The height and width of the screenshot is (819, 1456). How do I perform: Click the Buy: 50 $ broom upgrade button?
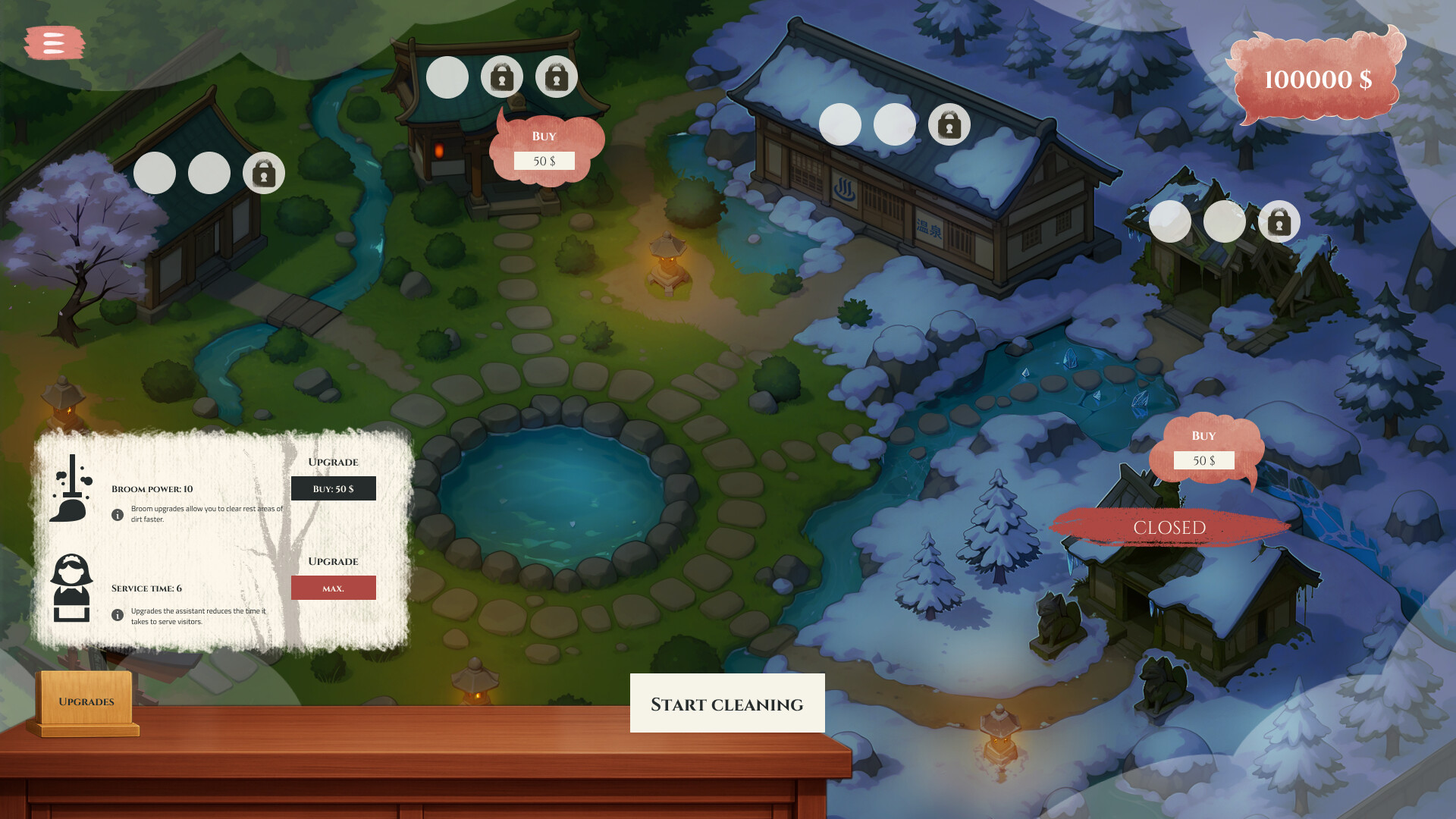(x=333, y=488)
